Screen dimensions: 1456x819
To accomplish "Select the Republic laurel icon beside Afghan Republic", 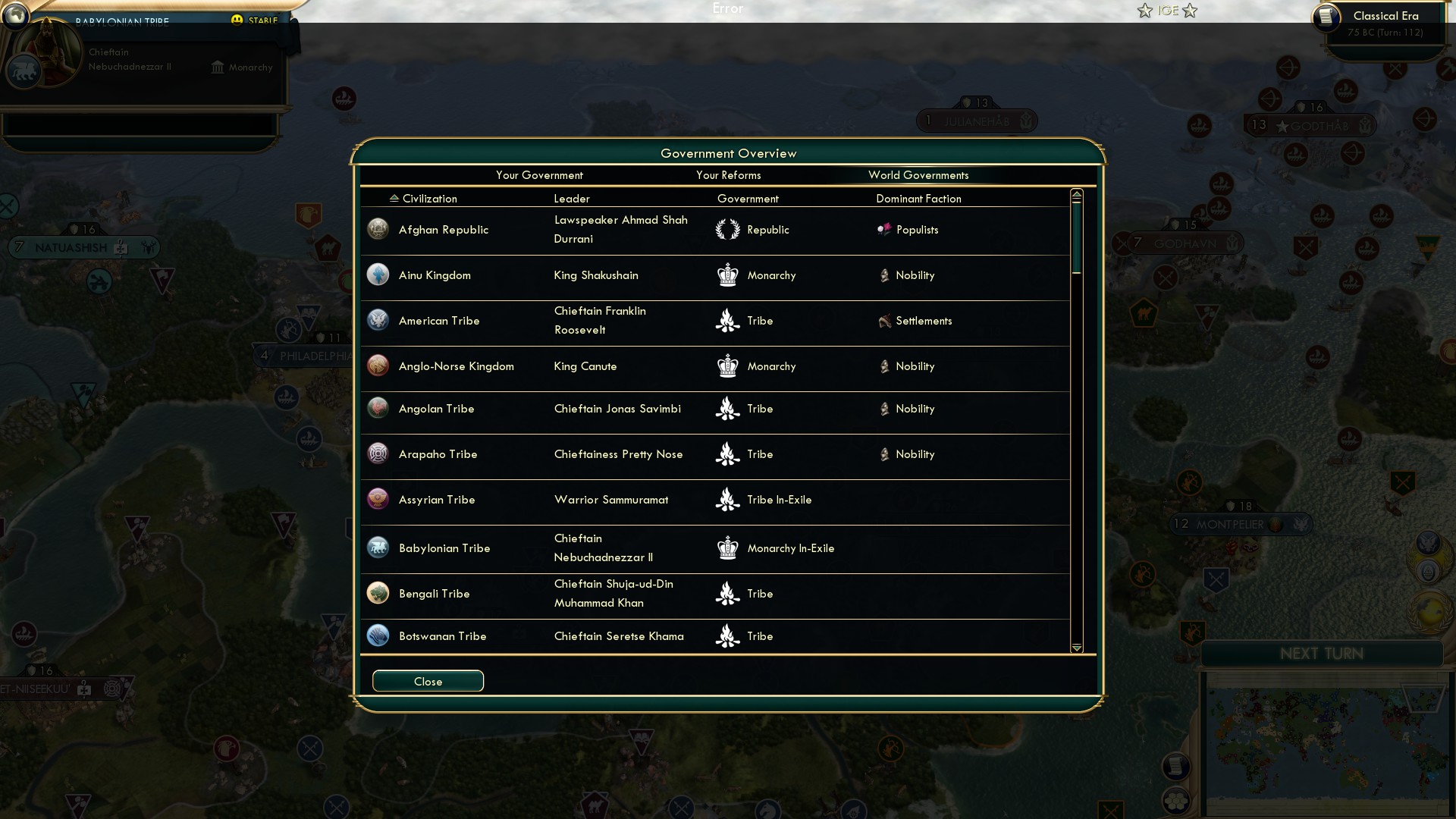I will (x=728, y=229).
